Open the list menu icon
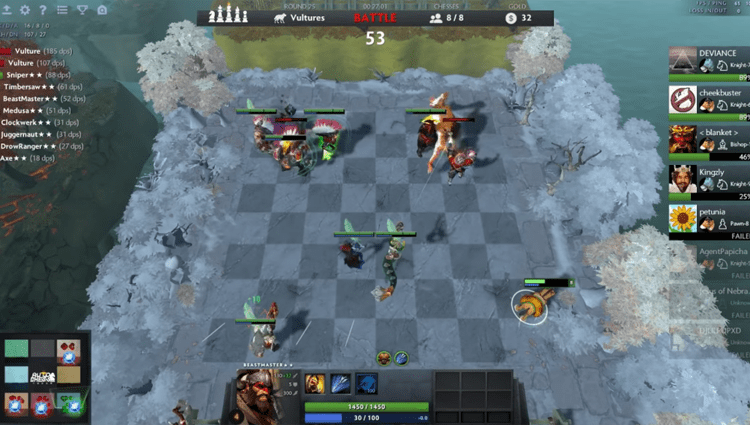Viewport: 750px width, 425px height. tap(63, 10)
